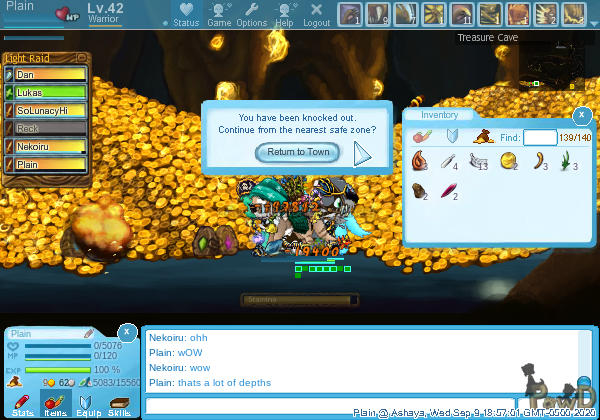
Task: Open the Status menu
Action: click(x=185, y=14)
